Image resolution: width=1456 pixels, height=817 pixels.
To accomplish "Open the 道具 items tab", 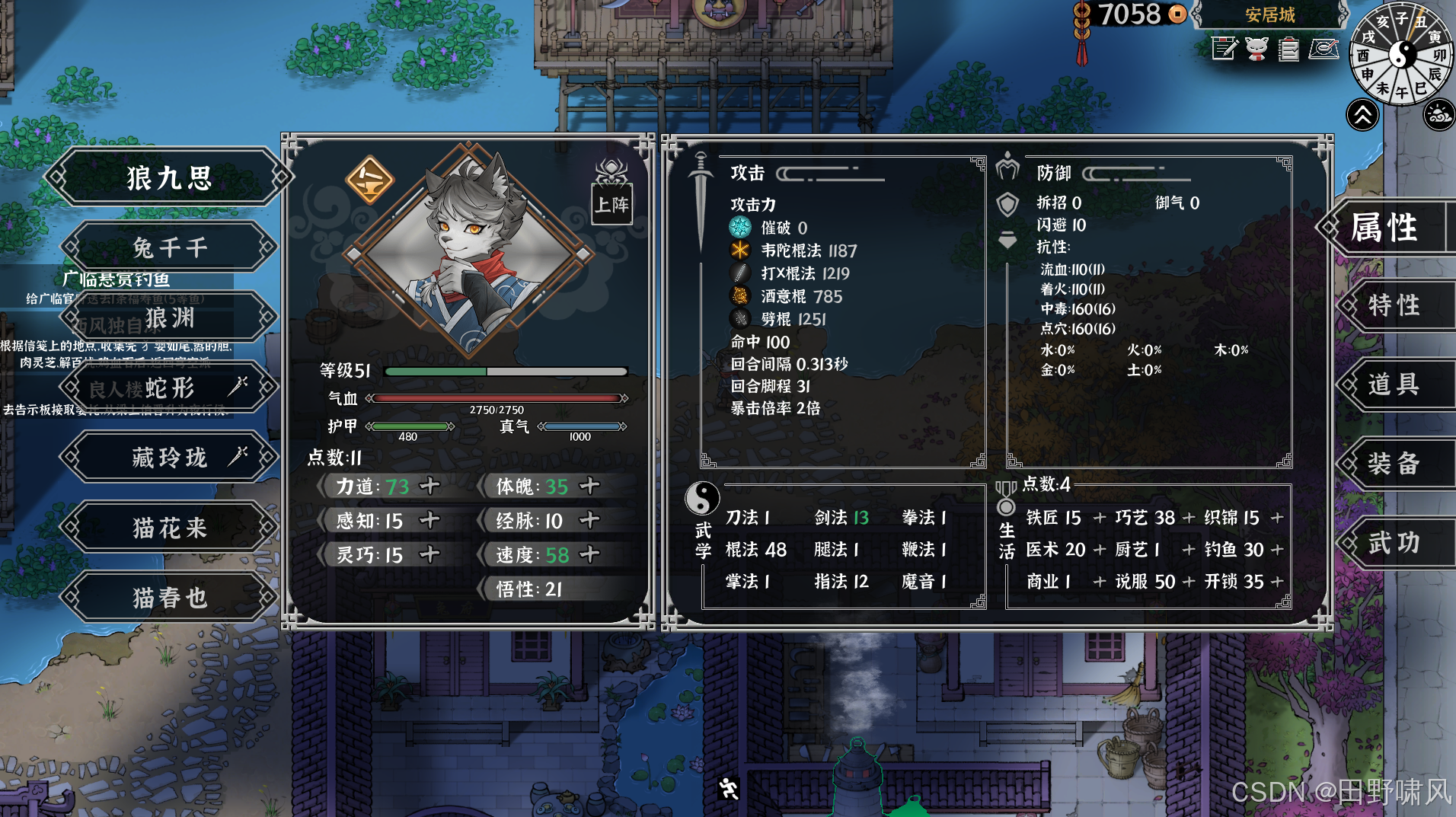I will pos(1394,385).
